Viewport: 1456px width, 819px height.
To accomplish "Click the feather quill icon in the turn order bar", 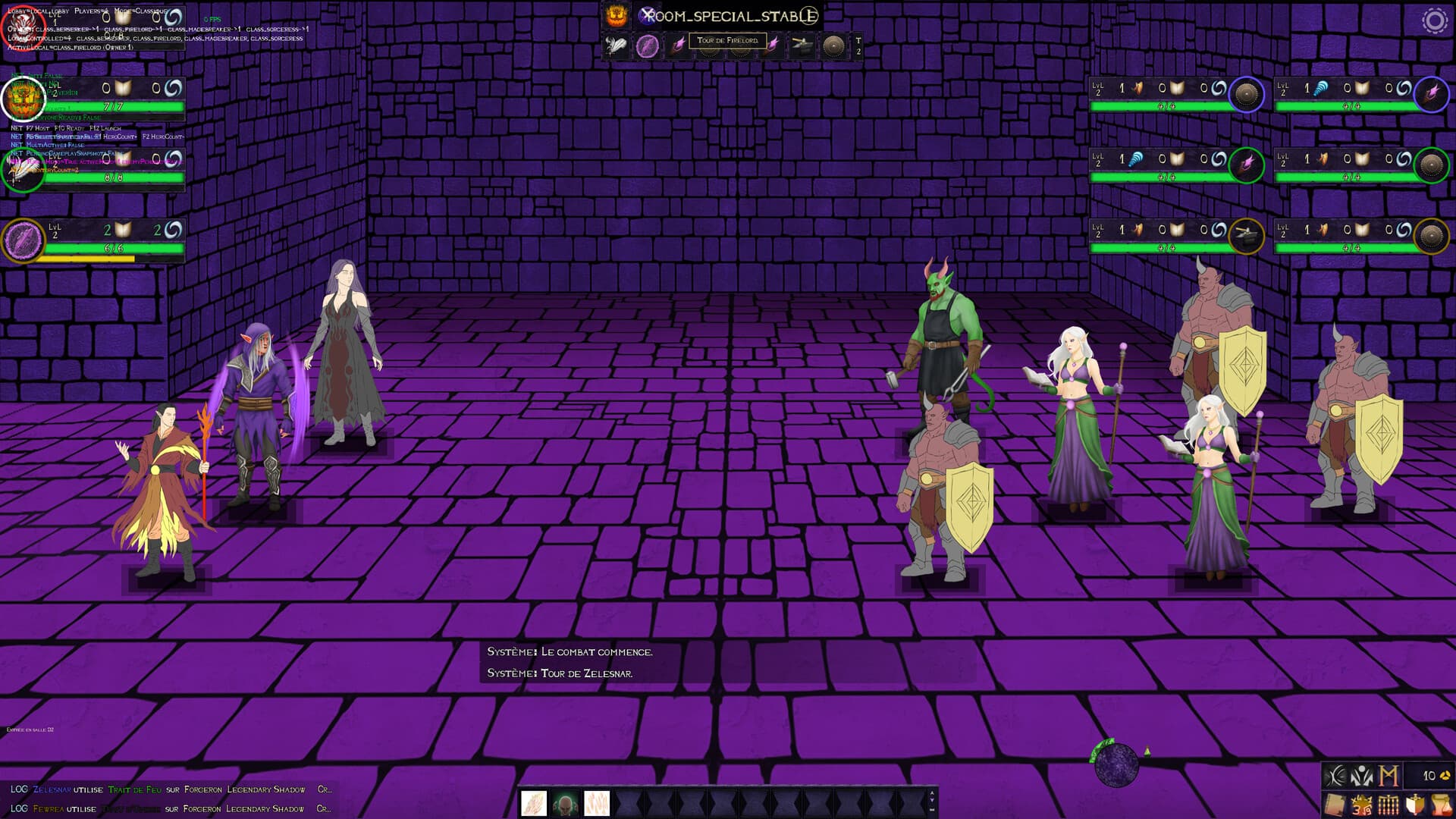I will click(617, 45).
